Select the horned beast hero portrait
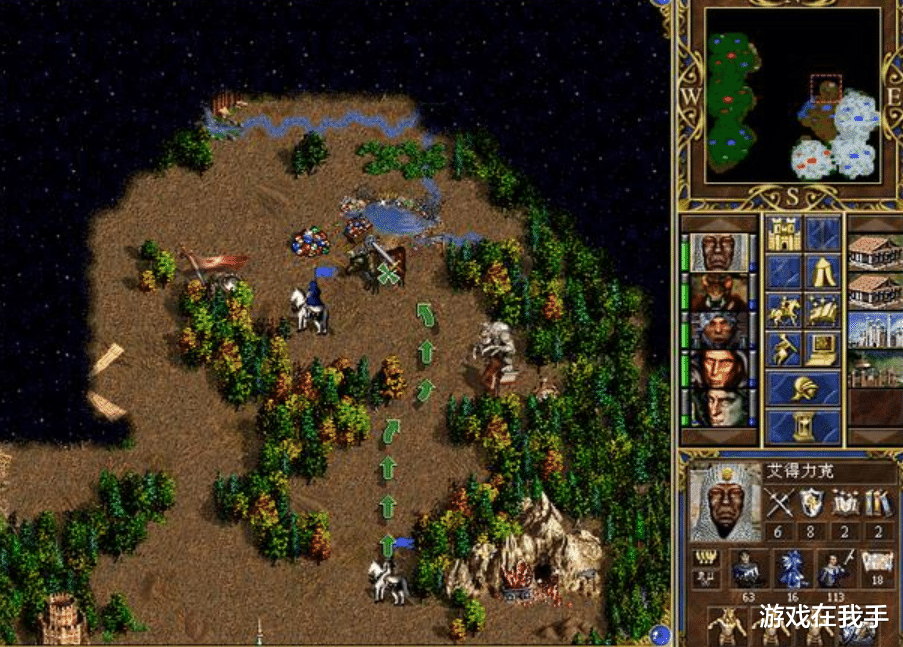This screenshot has width=903, height=647. coord(718,291)
